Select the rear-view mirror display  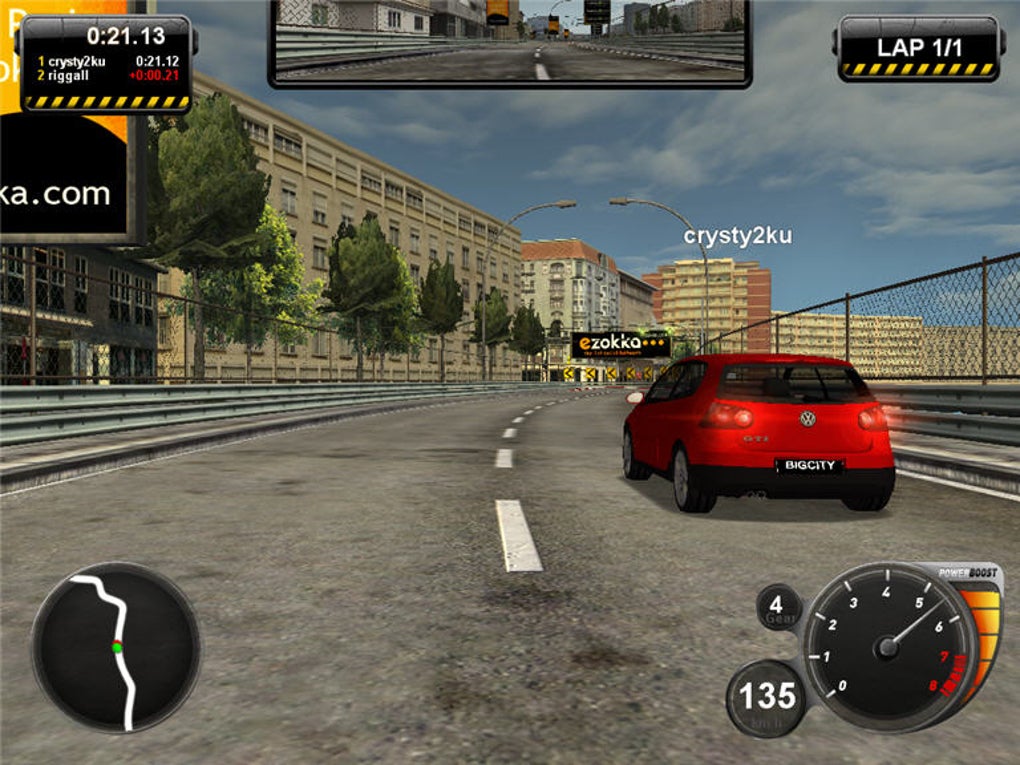coord(509,41)
